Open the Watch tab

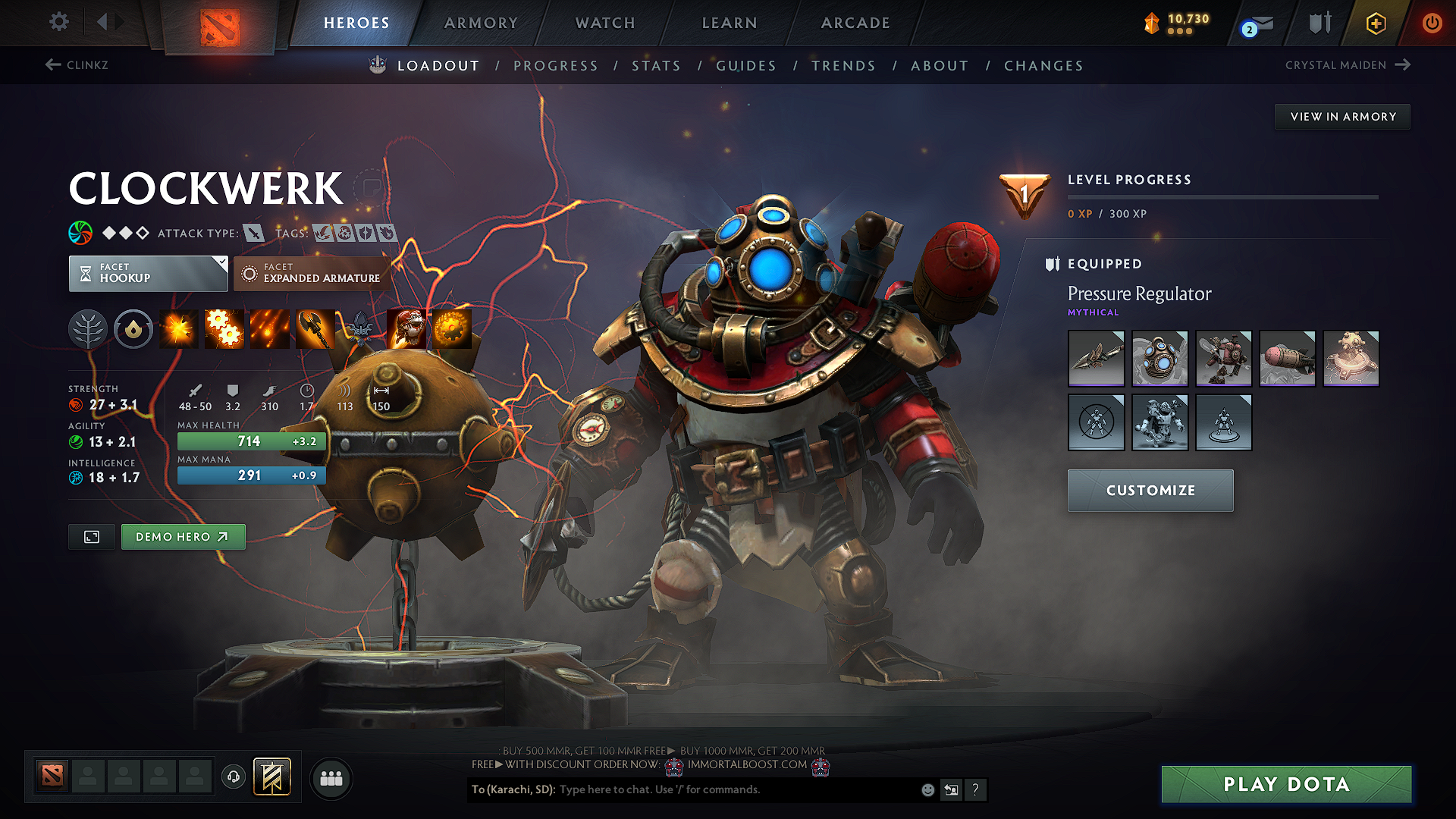(605, 23)
